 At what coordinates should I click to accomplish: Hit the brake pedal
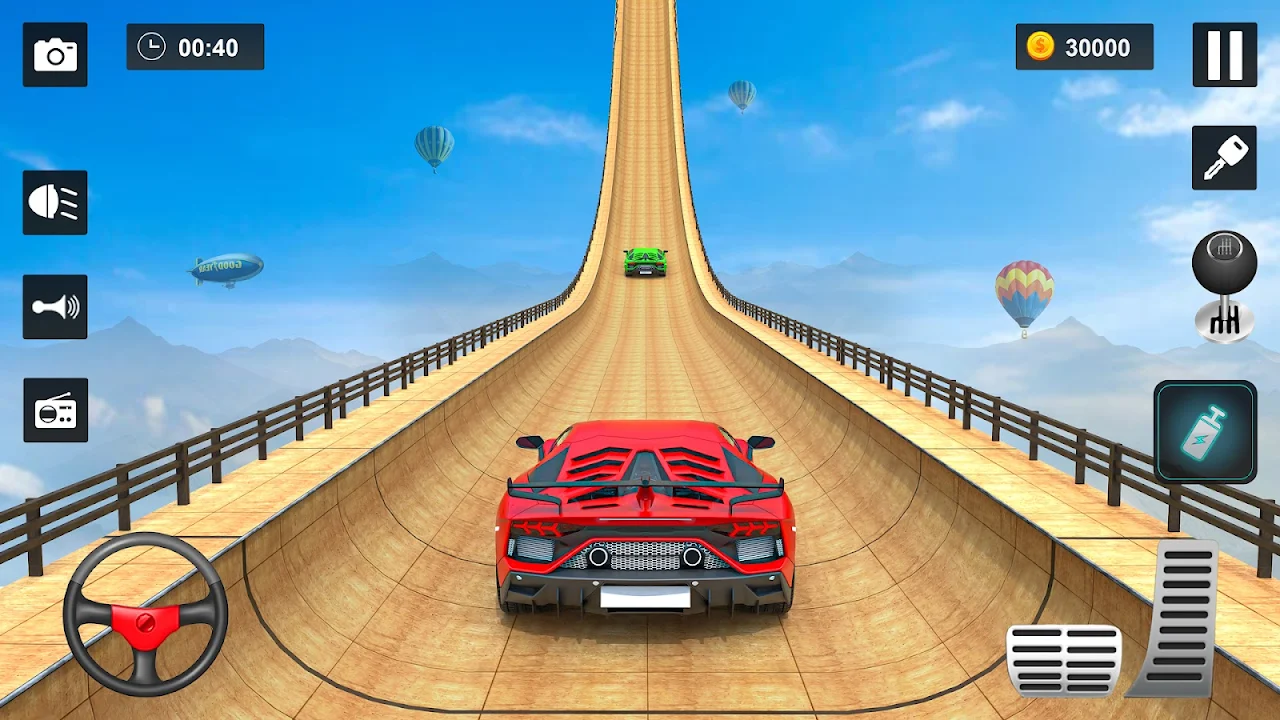[1063, 659]
